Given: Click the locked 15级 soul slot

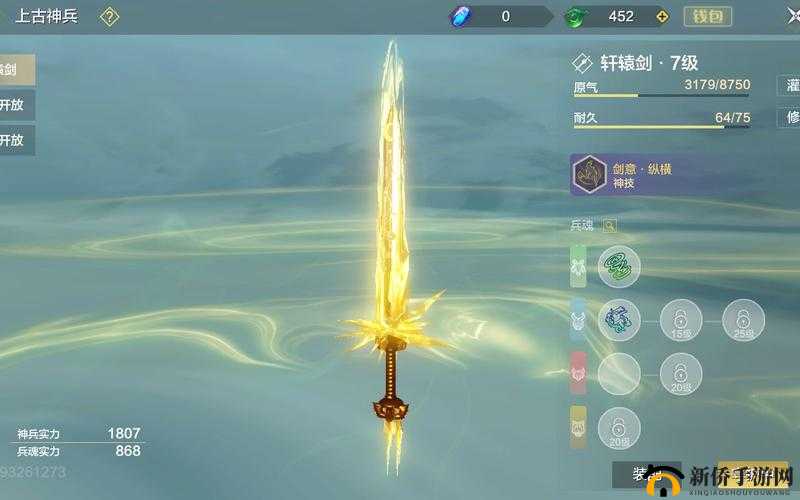Looking at the screenshot, I should pos(680,320).
